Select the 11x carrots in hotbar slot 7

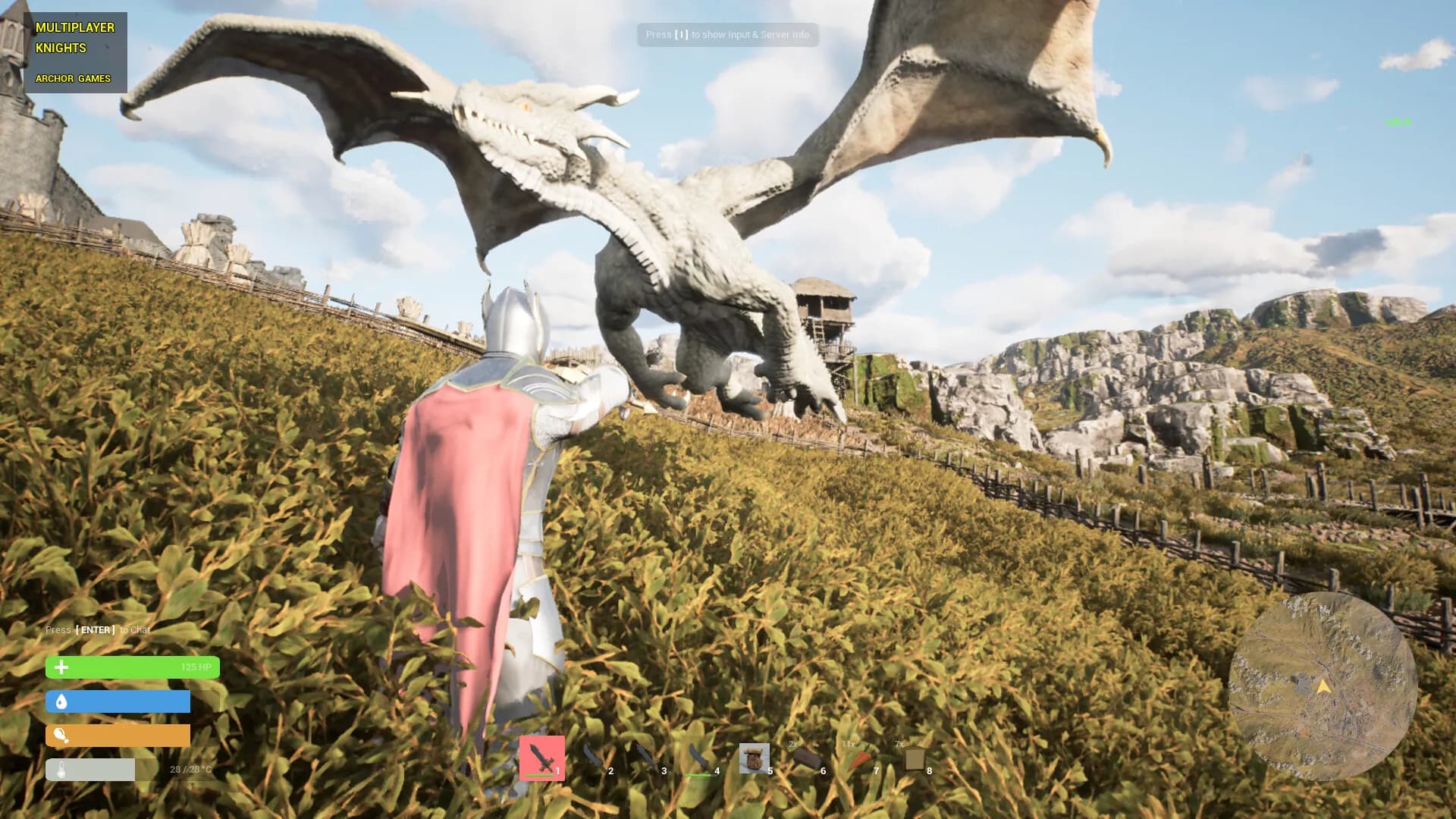click(x=860, y=761)
